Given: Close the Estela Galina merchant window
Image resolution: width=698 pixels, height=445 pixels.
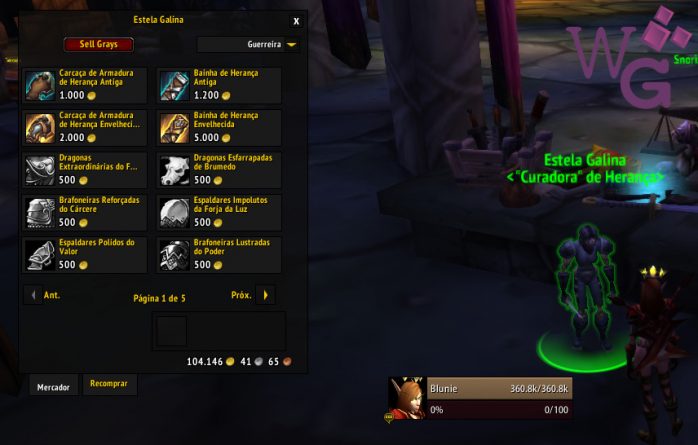Looking at the screenshot, I should (296, 20).
